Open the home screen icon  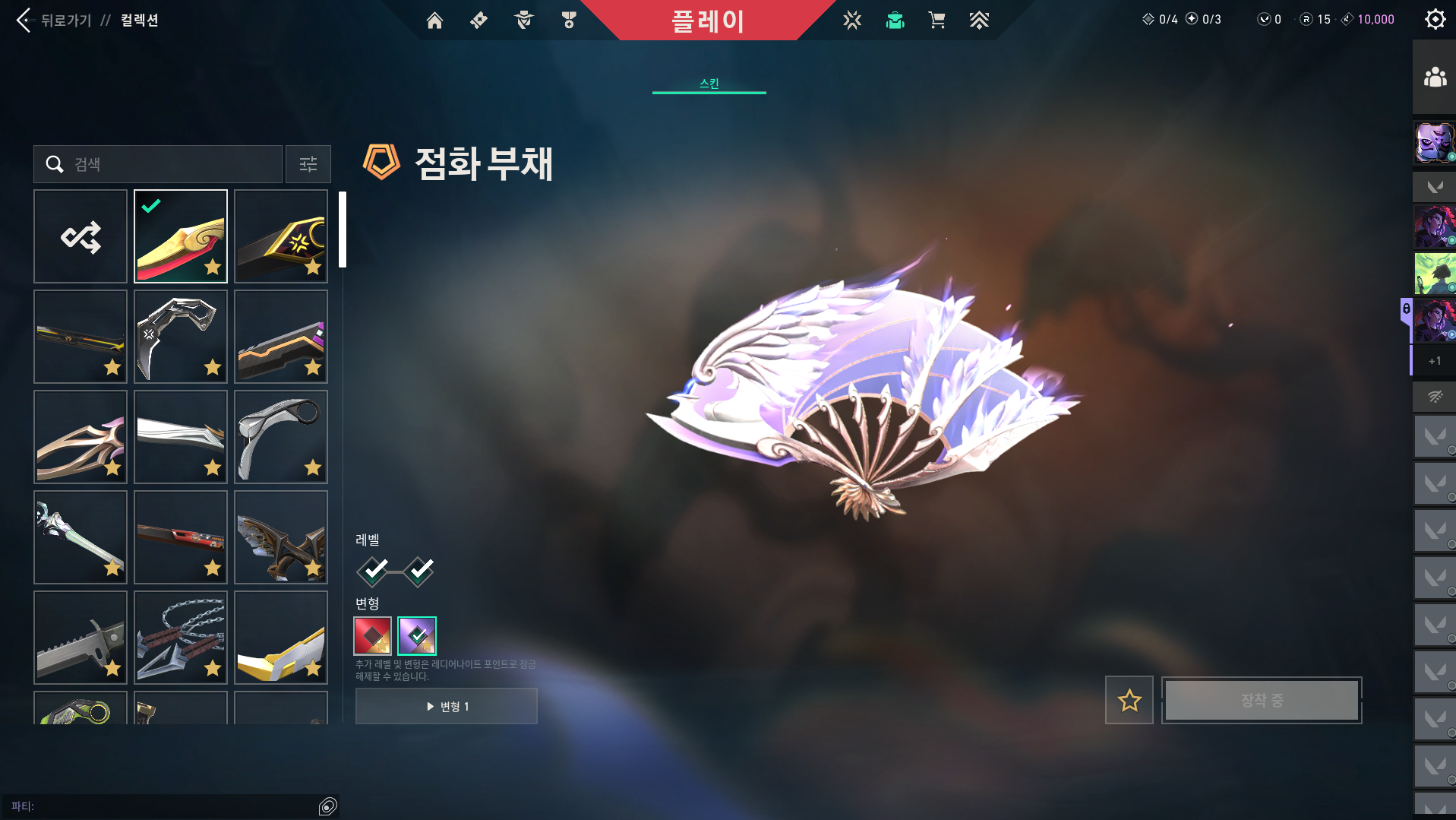[434, 21]
